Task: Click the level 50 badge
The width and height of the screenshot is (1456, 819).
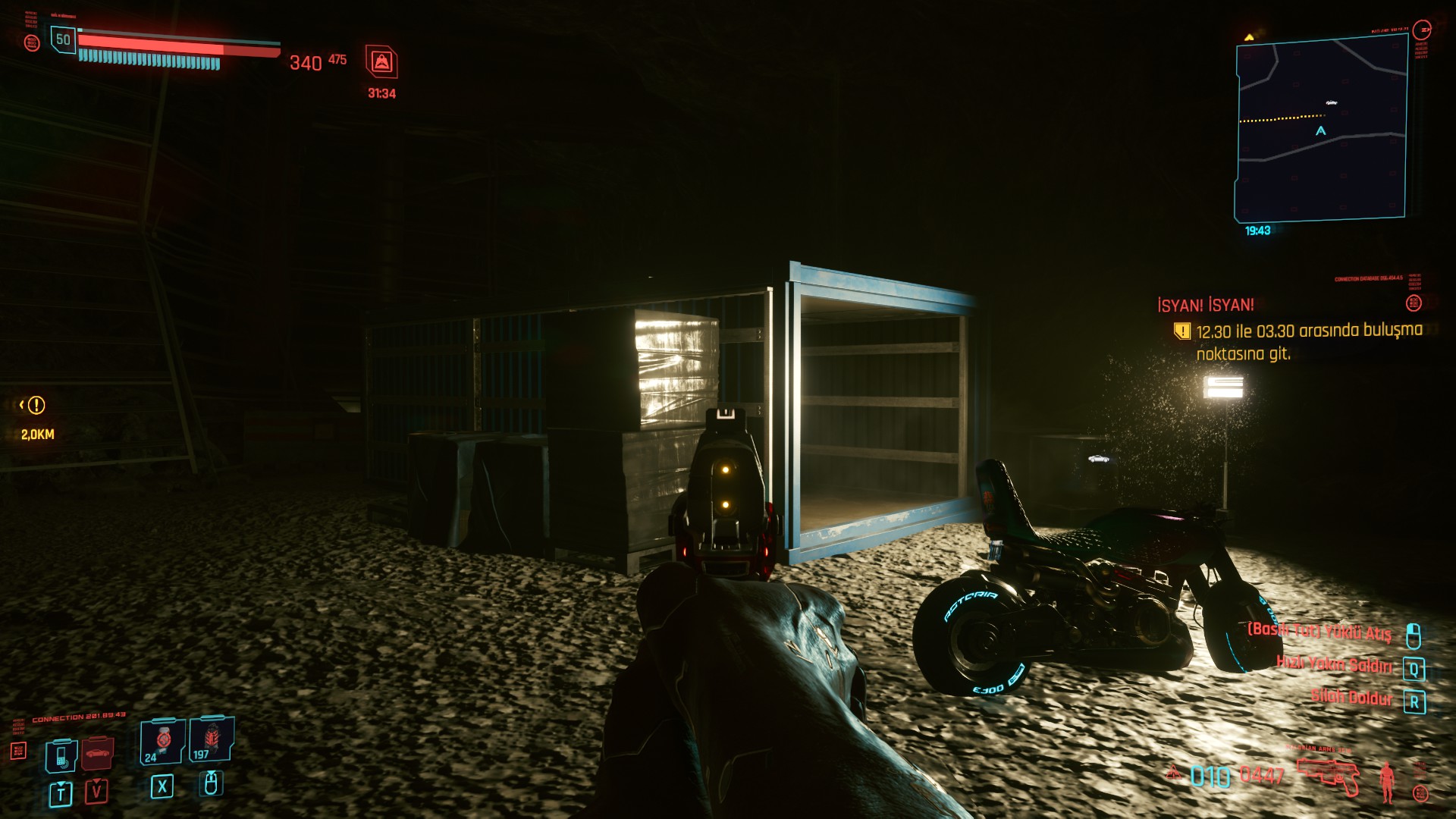Action: [63, 39]
